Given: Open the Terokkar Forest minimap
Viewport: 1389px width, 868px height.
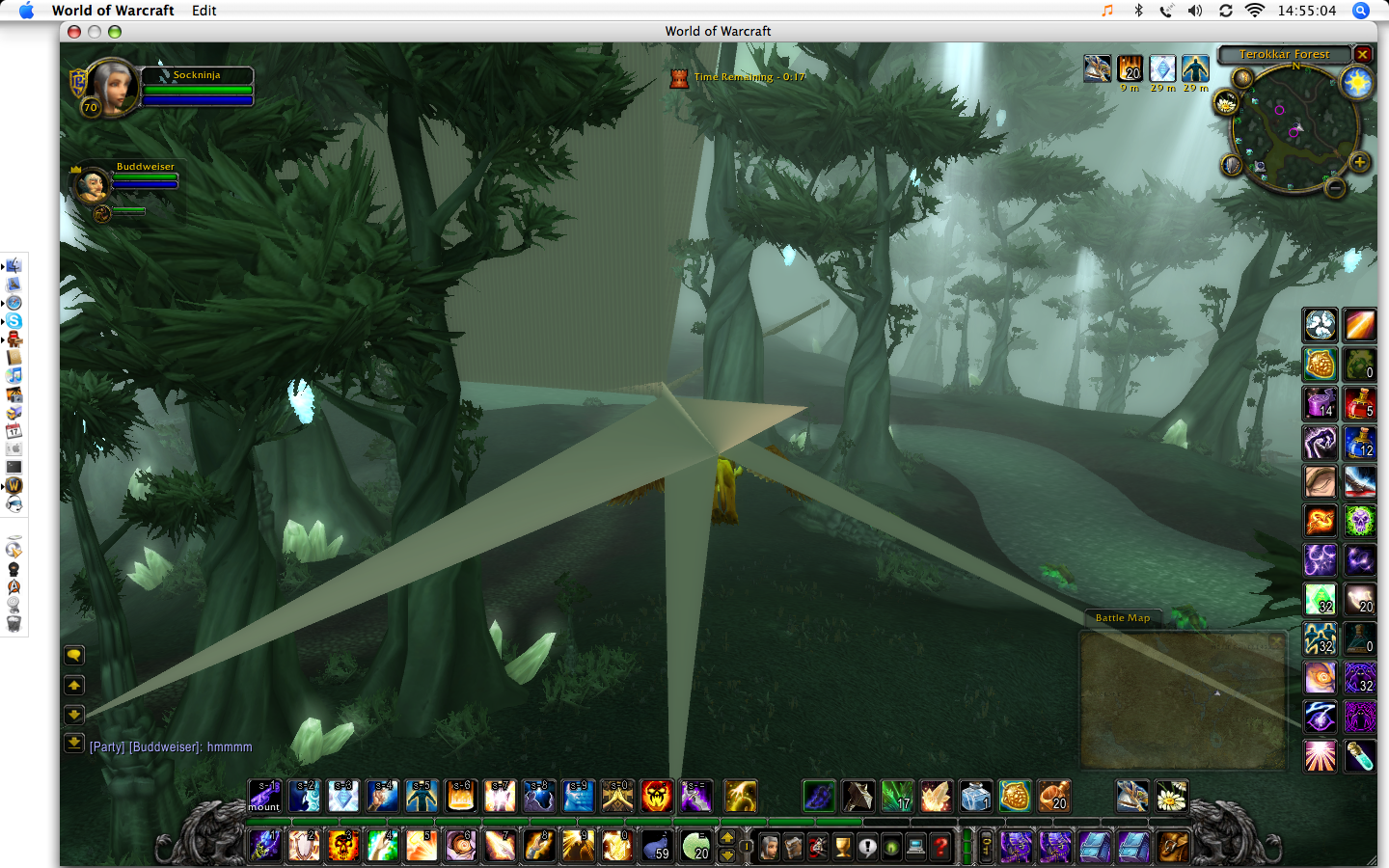Looking at the screenshot, I should coord(1283,55).
